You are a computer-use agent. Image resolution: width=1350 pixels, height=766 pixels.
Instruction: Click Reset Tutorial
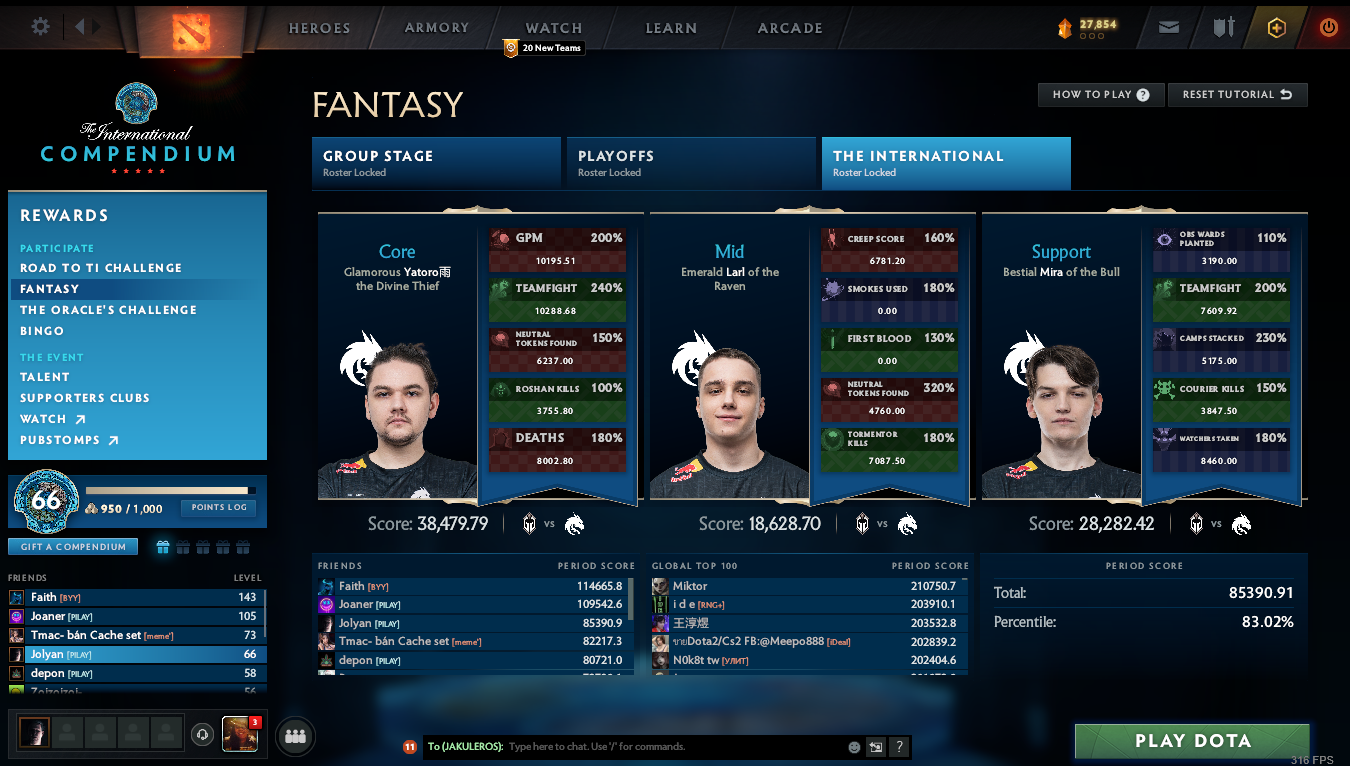tap(1237, 94)
